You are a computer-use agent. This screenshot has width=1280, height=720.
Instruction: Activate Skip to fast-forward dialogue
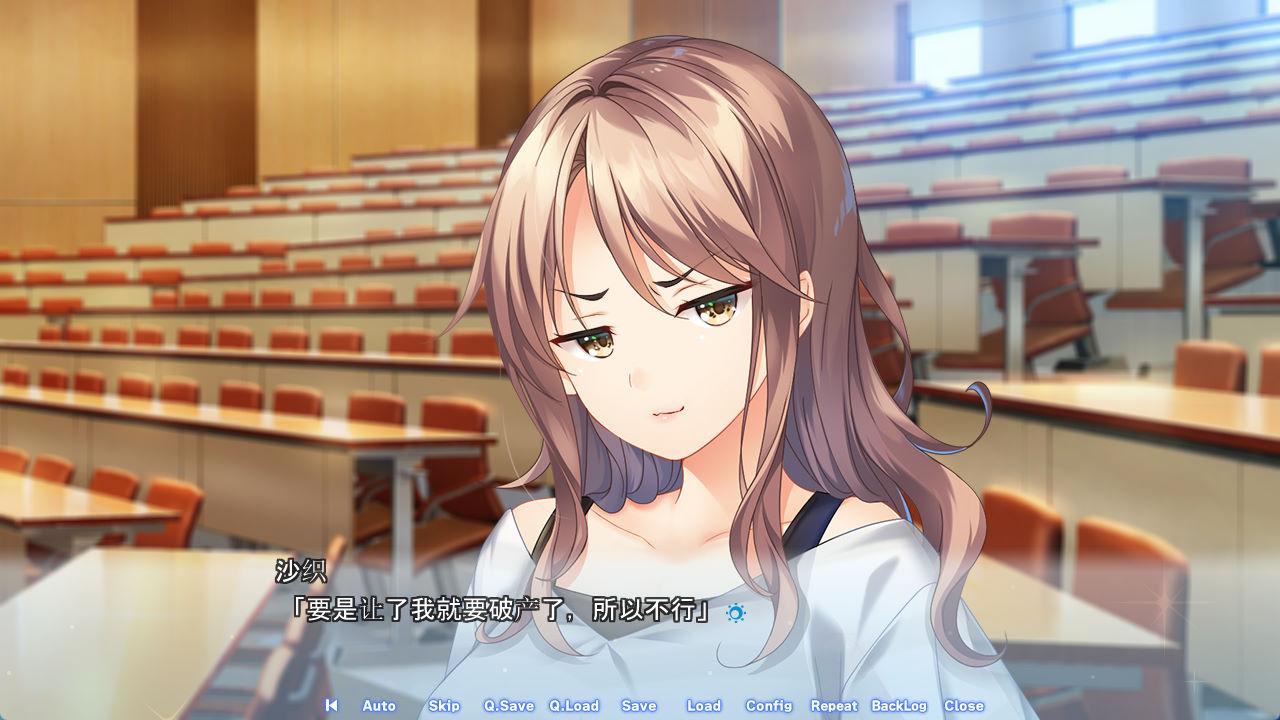click(444, 705)
